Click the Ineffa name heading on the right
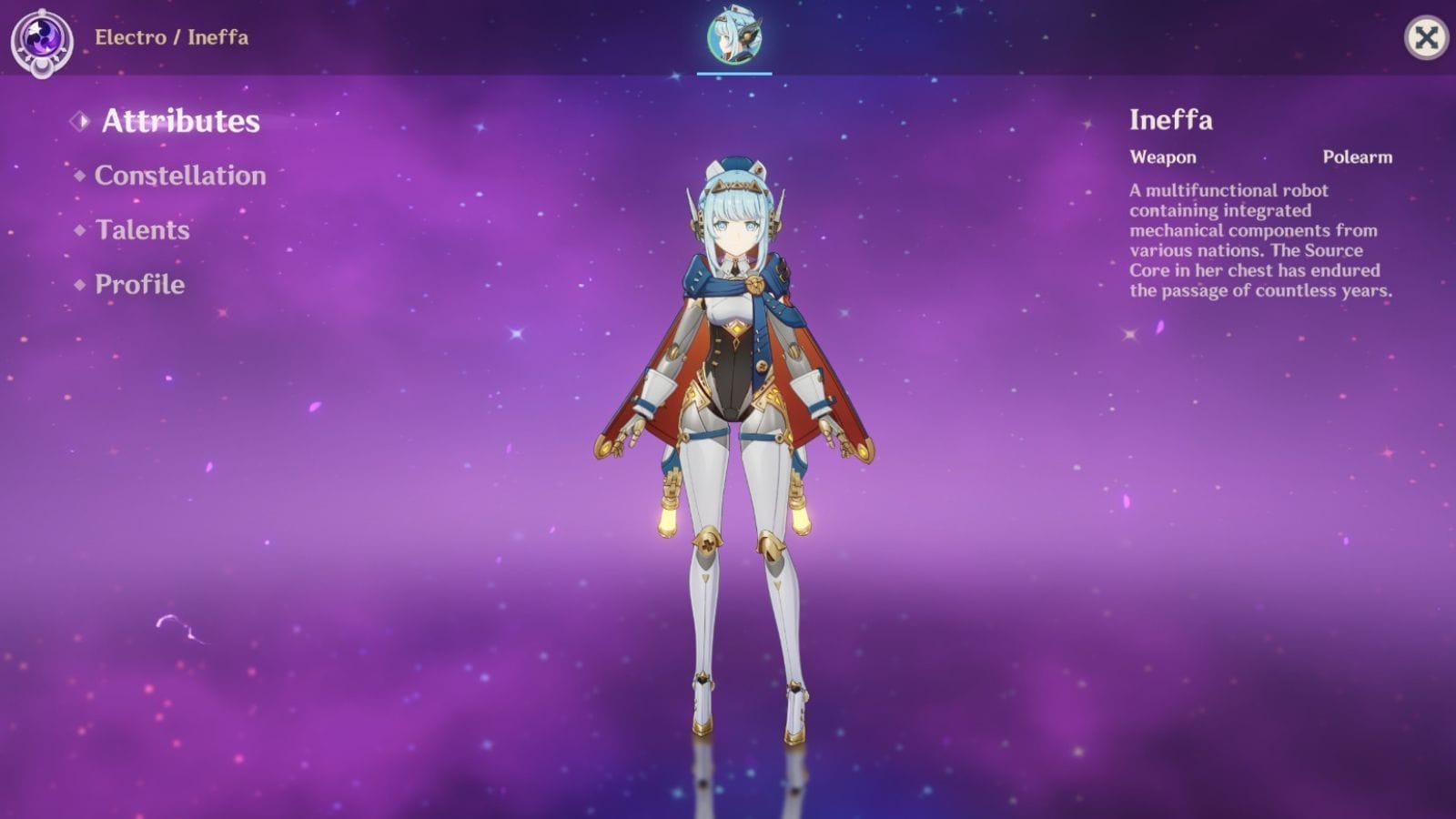 coord(1170,119)
